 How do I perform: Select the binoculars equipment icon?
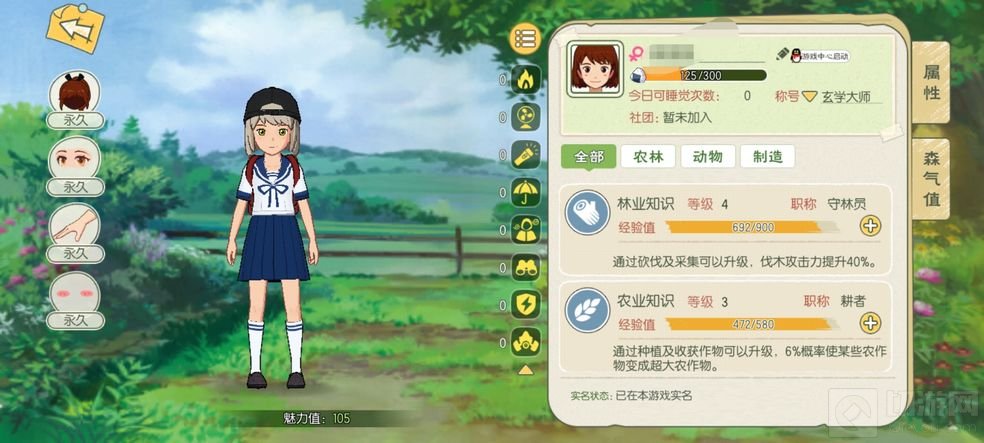click(x=525, y=267)
